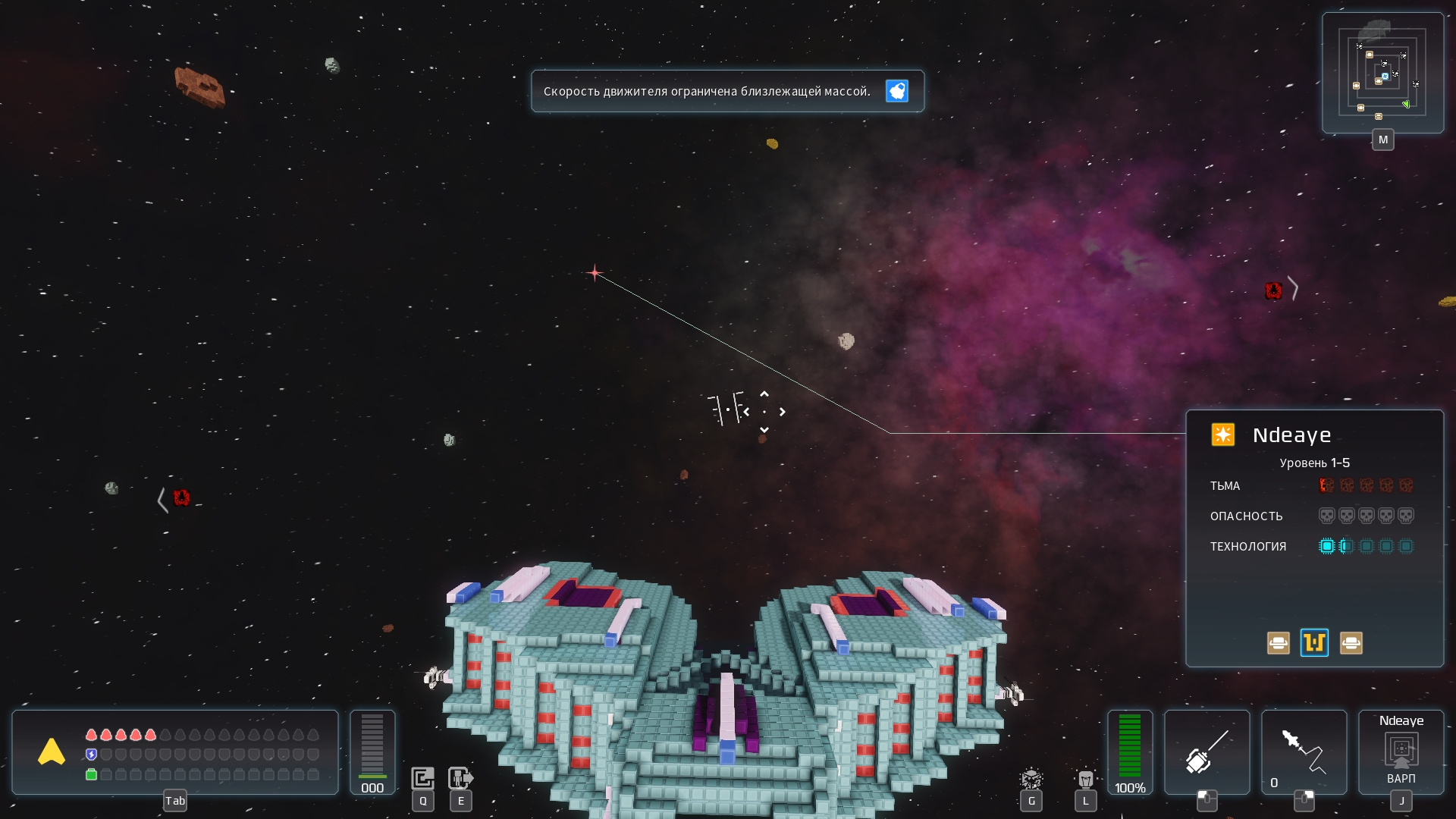
Task: Click the orange star icon beside Ndeaye
Action: [x=1222, y=435]
